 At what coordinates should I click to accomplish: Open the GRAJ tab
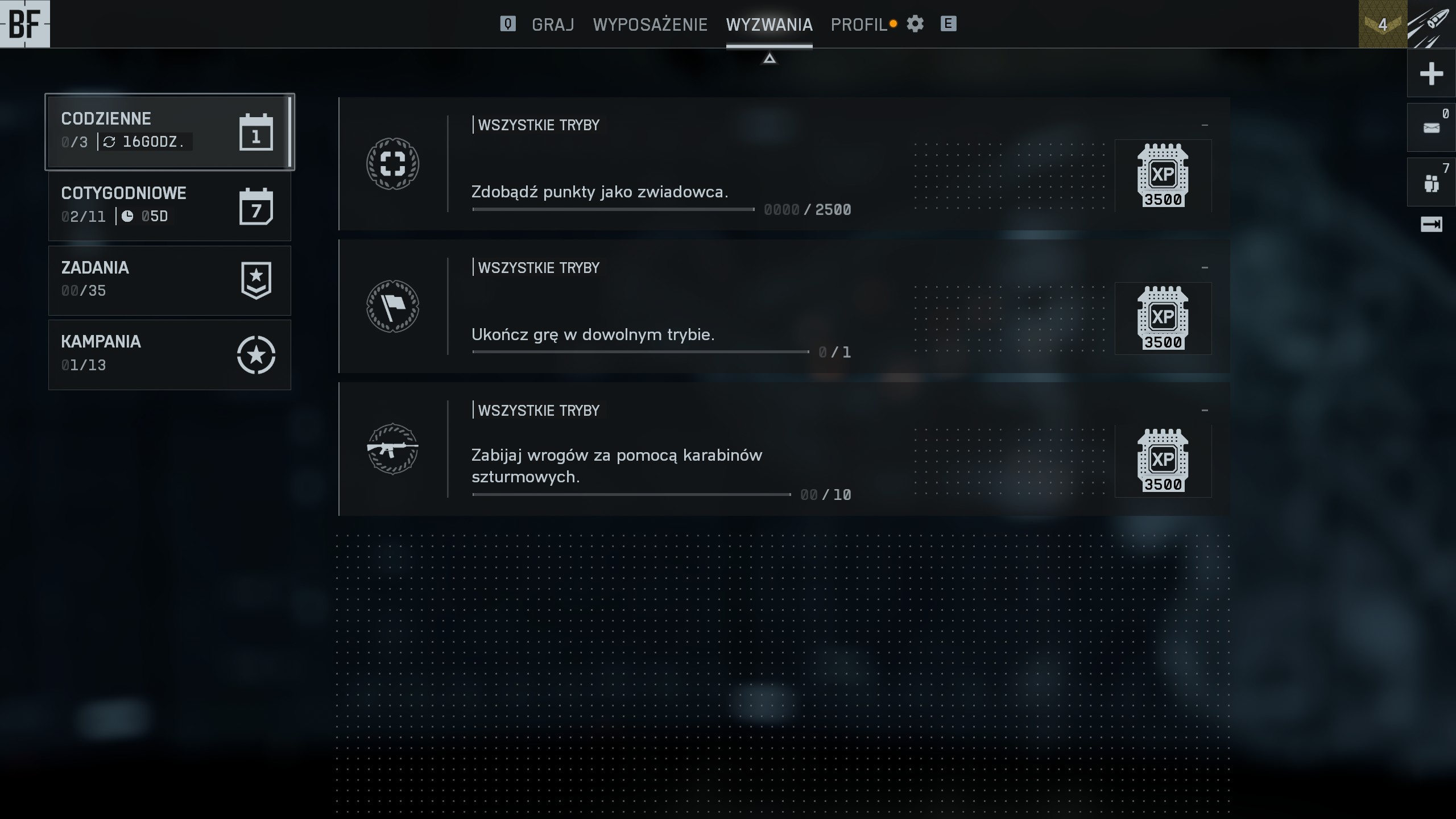552,24
